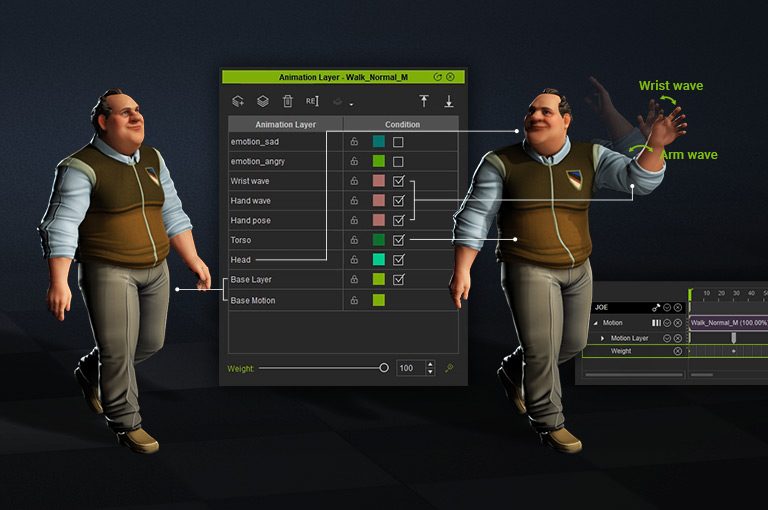Uncheck the Wrist wave layer checkbox

pos(398,181)
